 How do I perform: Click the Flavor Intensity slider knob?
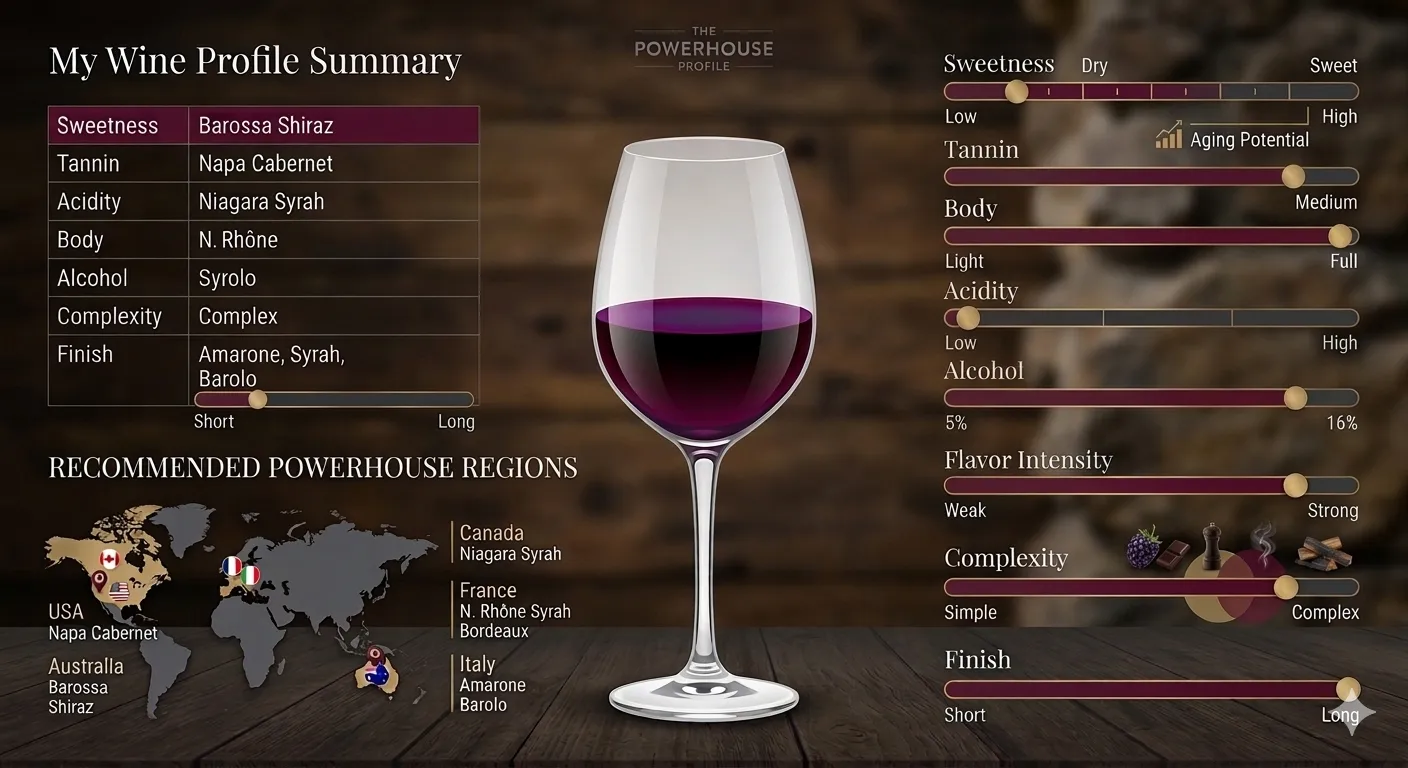point(1295,486)
